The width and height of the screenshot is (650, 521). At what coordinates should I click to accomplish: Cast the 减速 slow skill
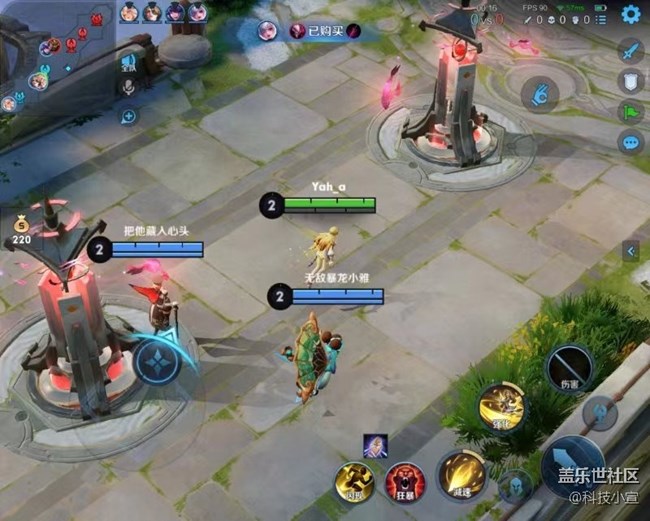[461, 474]
